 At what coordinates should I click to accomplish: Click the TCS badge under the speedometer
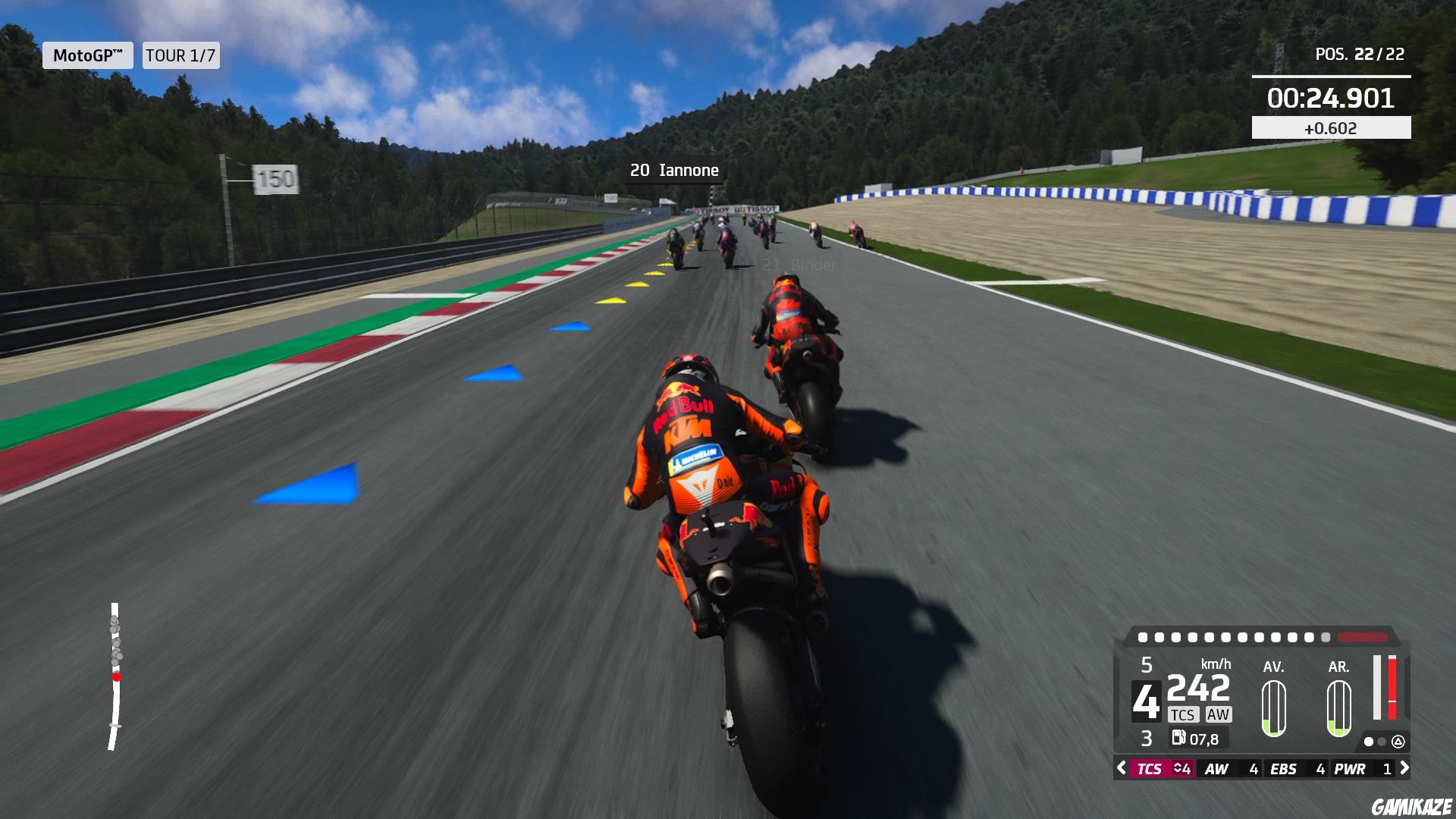pyautogui.click(x=1184, y=715)
